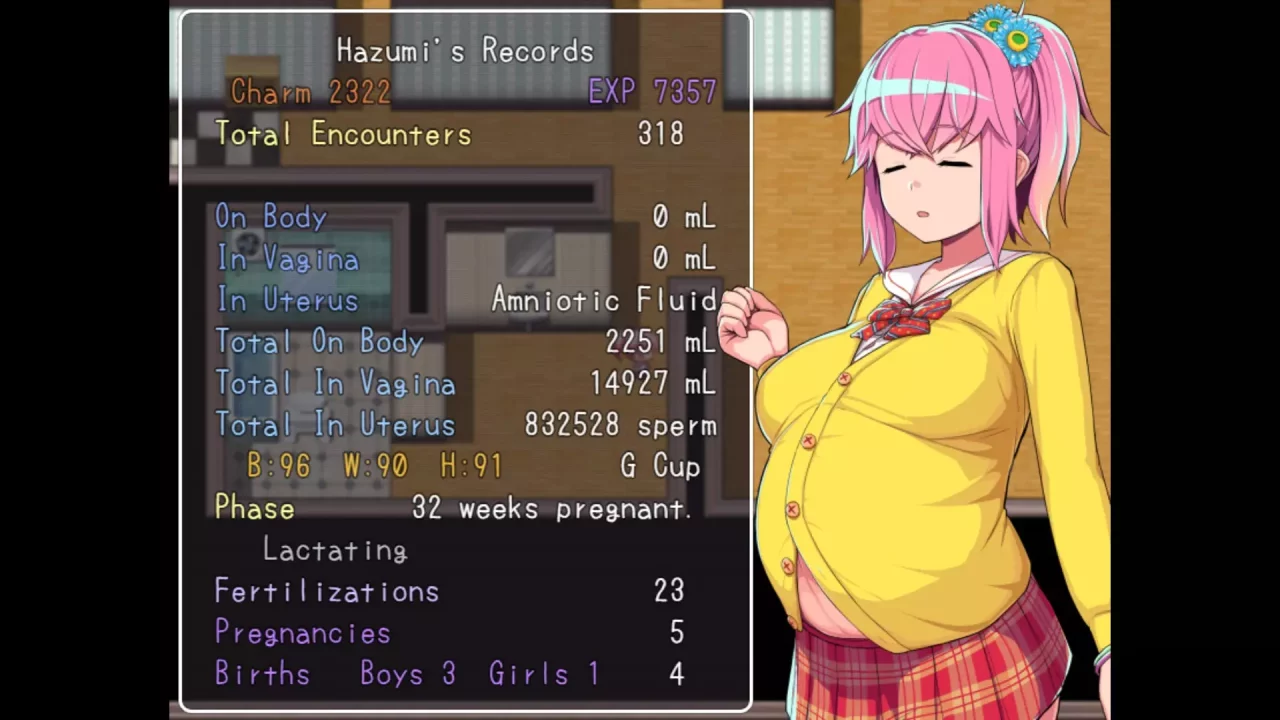The width and height of the screenshot is (1280, 720).
Task: Select the Charm 2322 stat
Action: tap(310, 92)
